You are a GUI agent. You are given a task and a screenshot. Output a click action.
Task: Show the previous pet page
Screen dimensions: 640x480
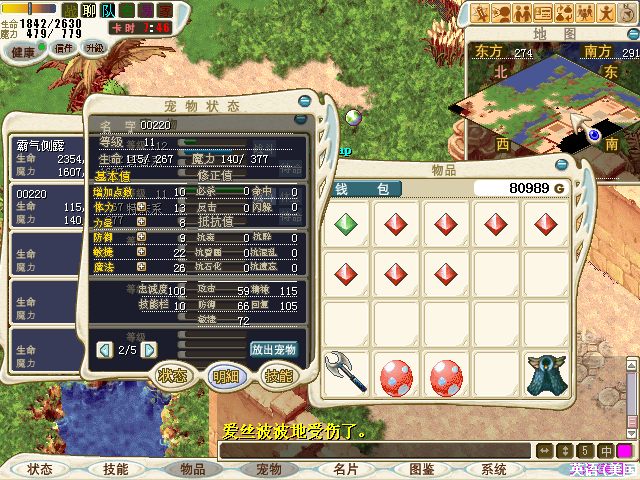tap(104, 350)
